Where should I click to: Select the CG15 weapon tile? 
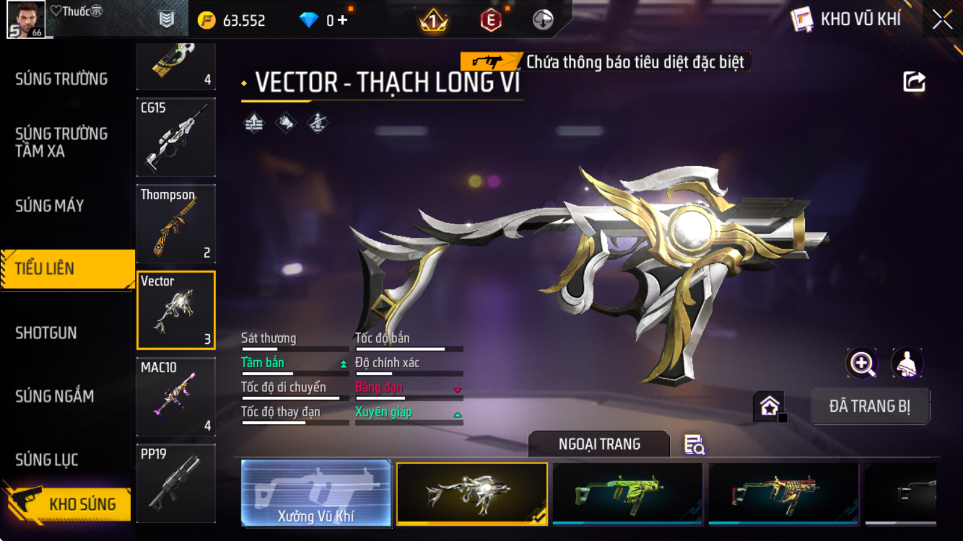[176, 137]
